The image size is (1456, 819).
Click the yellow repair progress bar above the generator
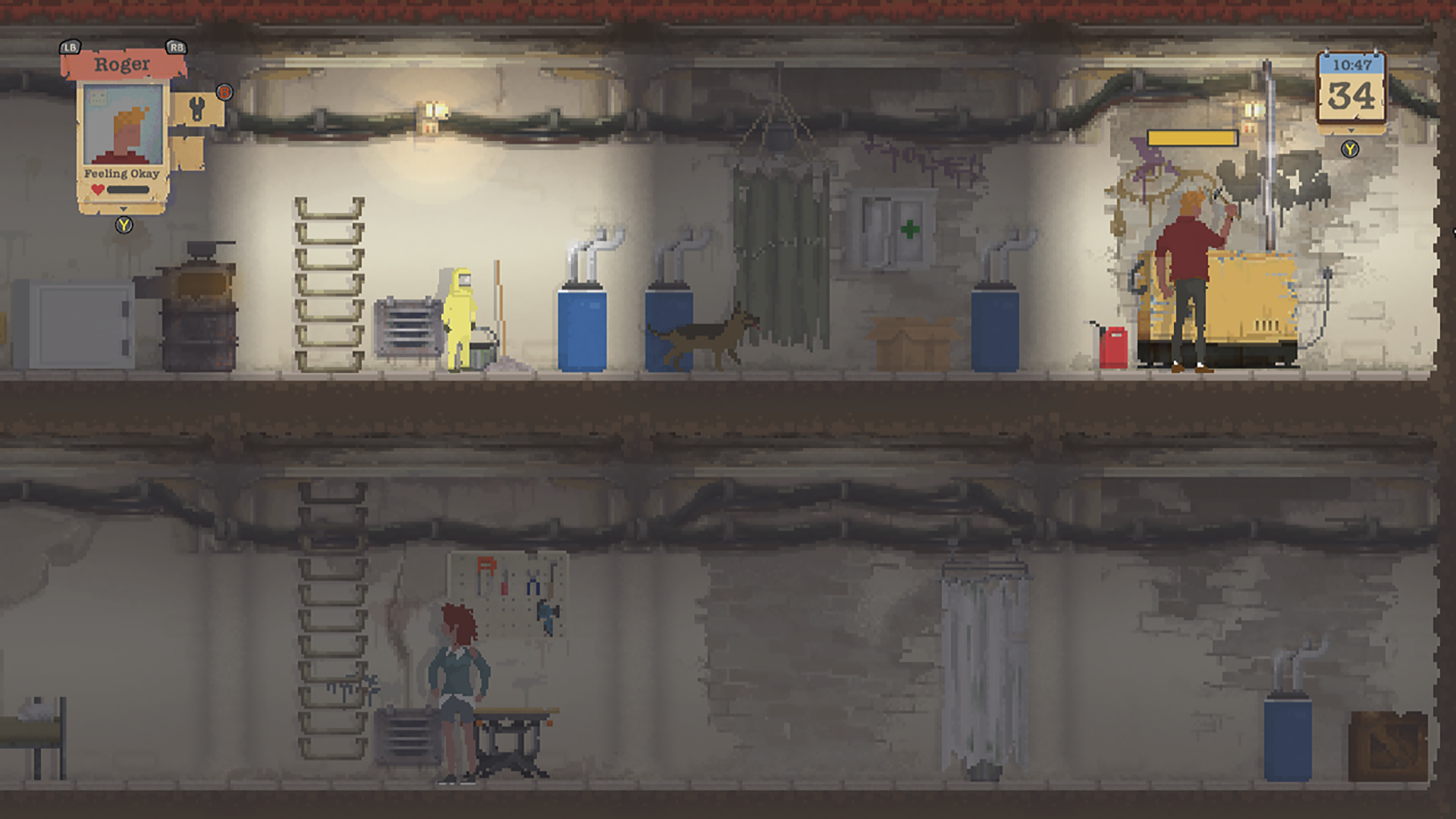point(1192,136)
